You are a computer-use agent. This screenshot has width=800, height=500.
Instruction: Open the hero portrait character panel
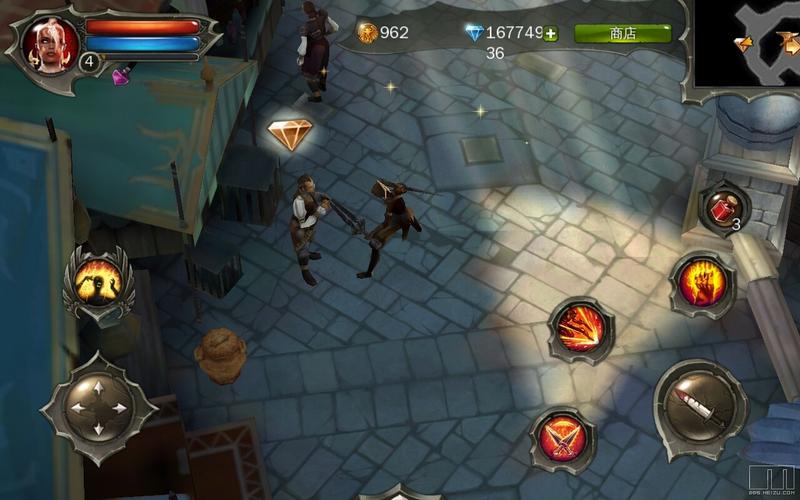pos(50,43)
